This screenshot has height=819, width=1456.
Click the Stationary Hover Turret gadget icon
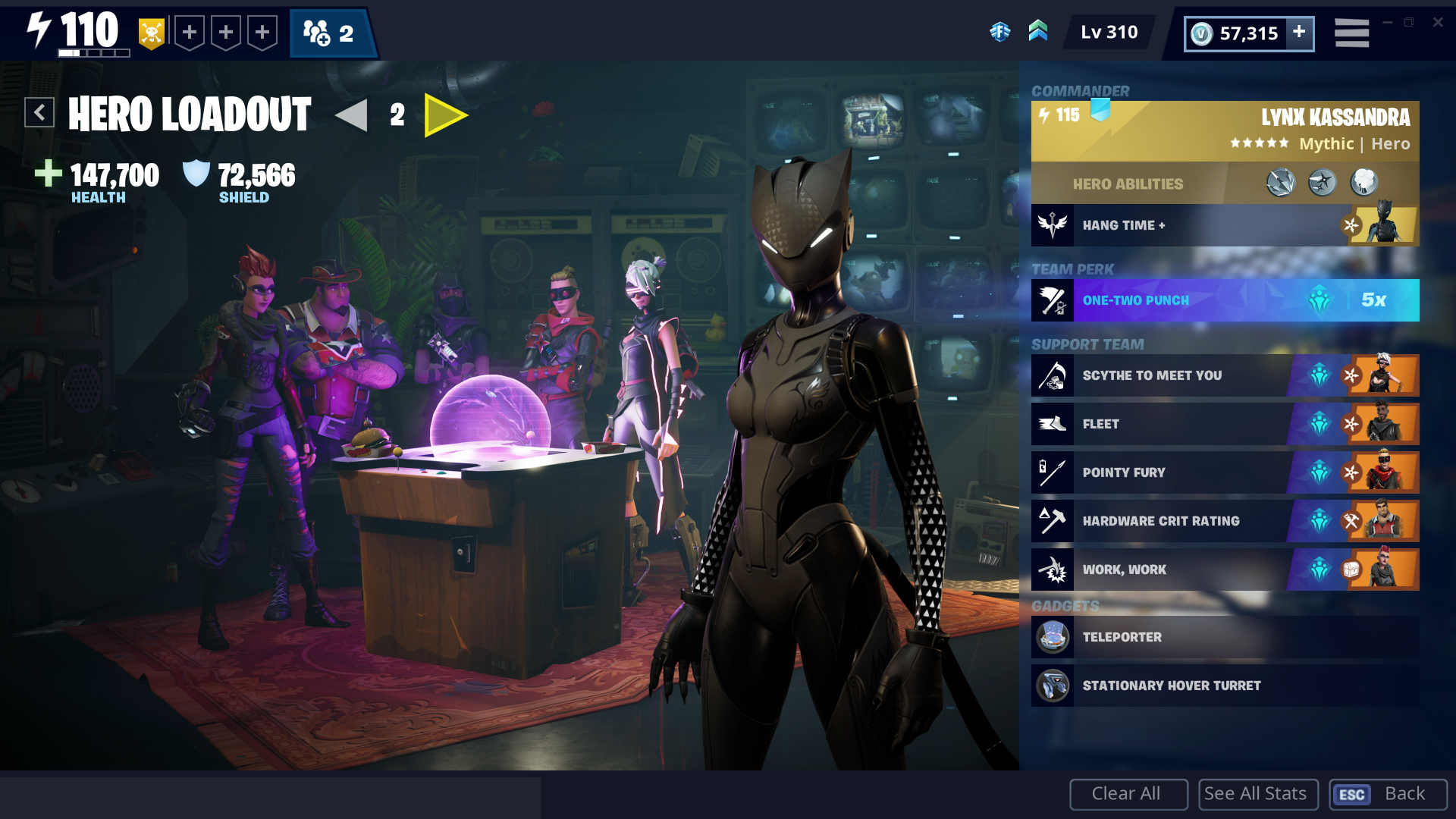pyautogui.click(x=1053, y=685)
